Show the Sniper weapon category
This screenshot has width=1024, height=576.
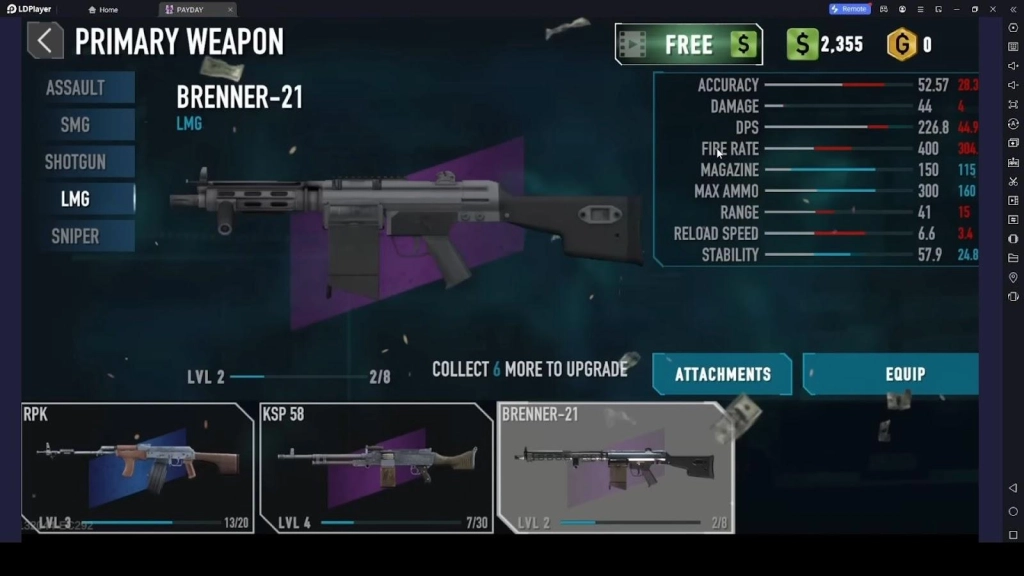pyautogui.click(x=76, y=236)
